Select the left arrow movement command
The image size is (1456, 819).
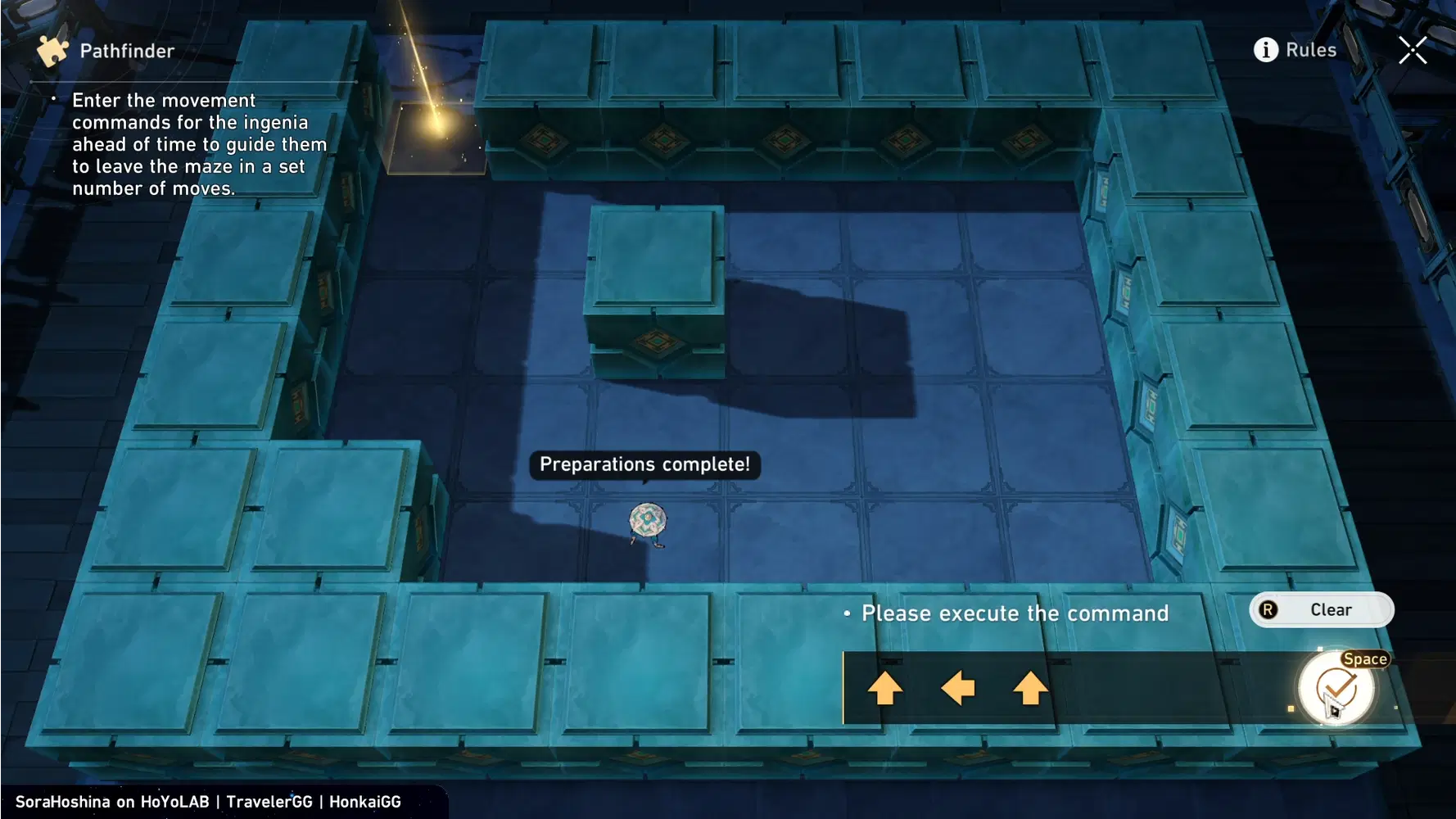pos(956,688)
